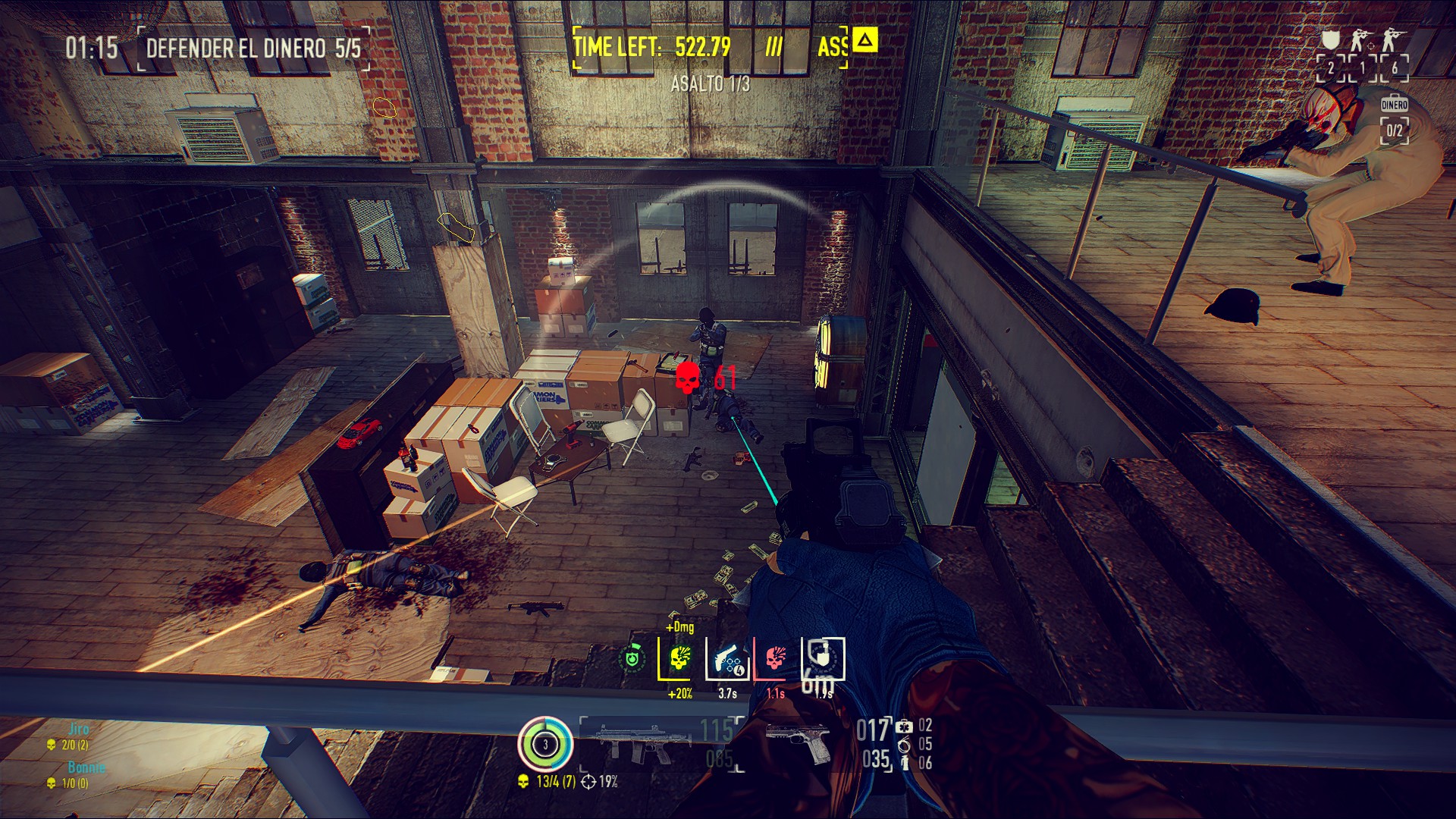Click the DINERO briefcase icon
Screen dimensions: 1456x819
(1394, 103)
